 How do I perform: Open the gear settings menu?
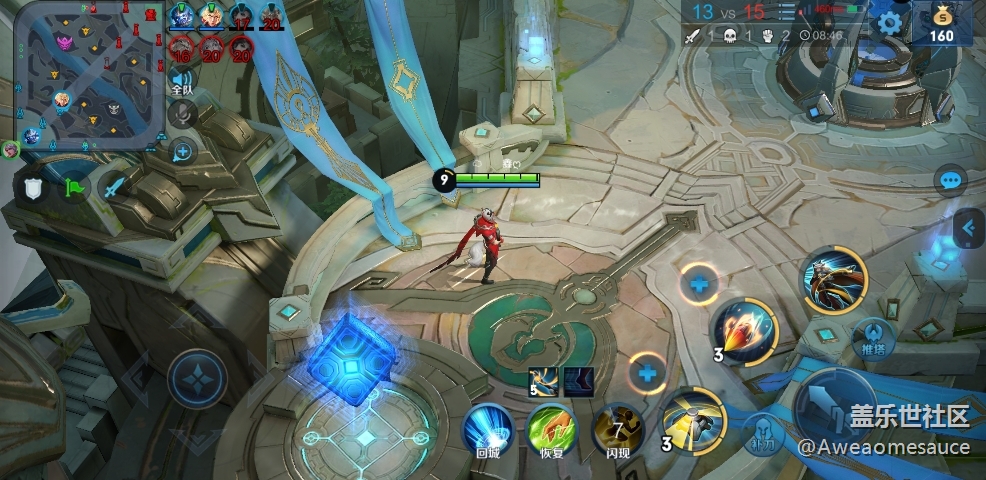pos(889,23)
